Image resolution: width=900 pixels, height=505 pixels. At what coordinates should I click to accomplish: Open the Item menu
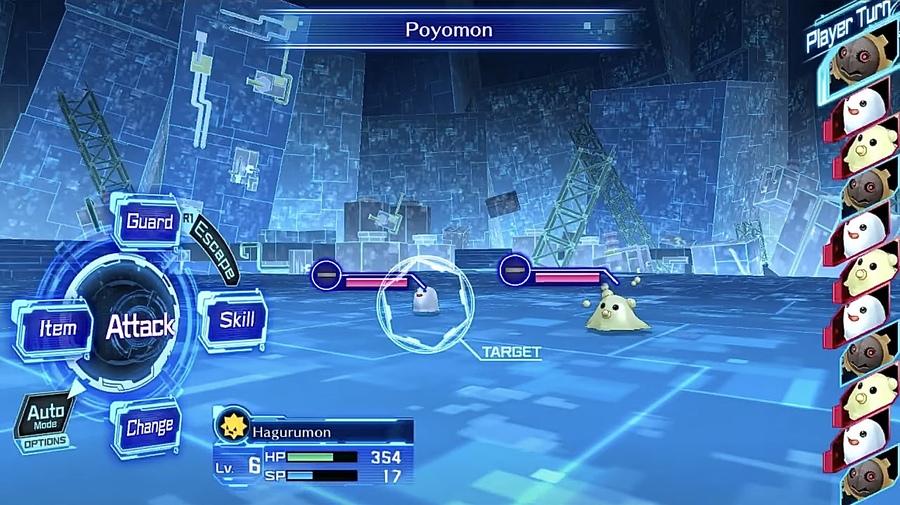57,327
